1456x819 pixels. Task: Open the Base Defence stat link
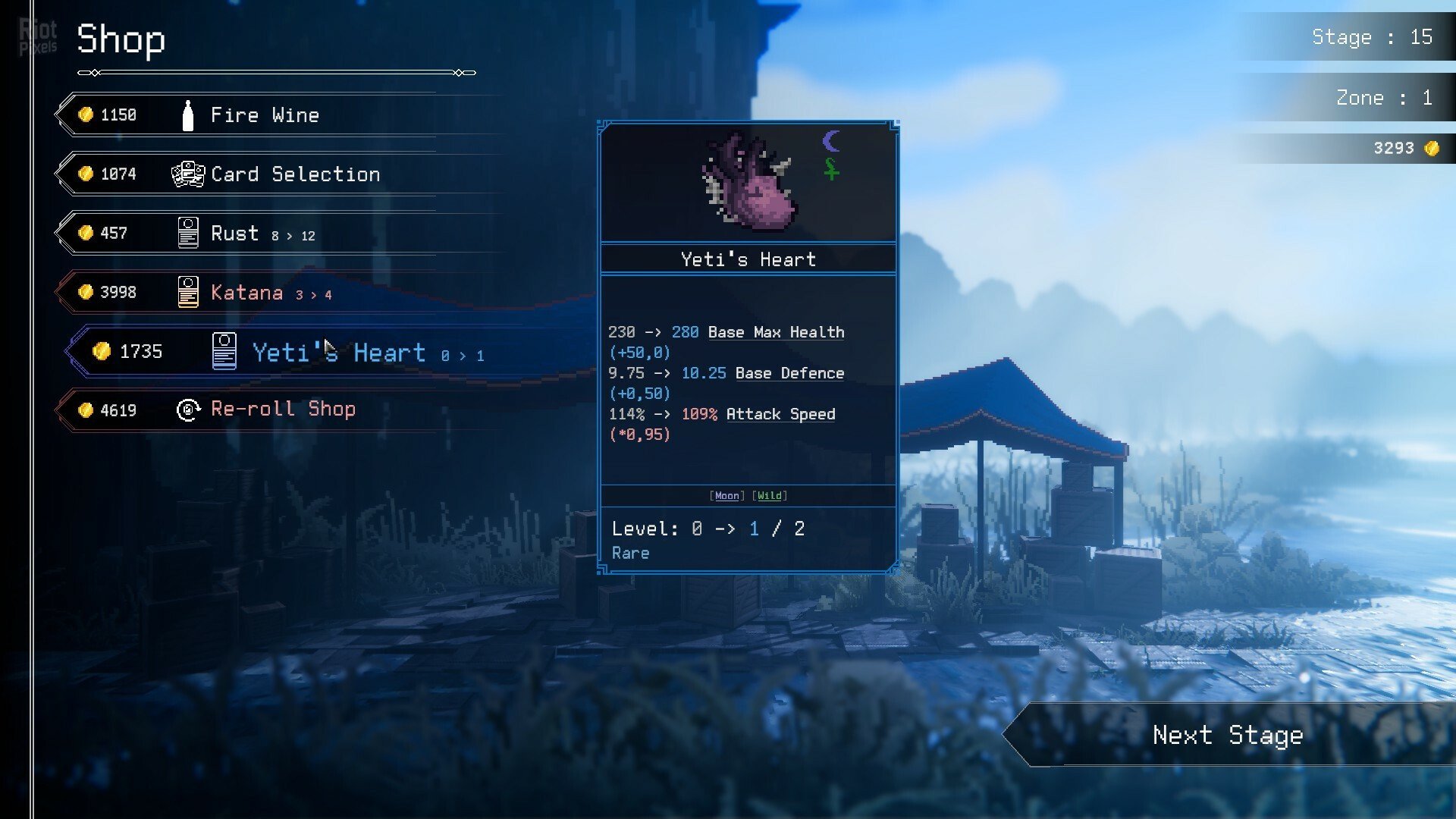click(789, 373)
